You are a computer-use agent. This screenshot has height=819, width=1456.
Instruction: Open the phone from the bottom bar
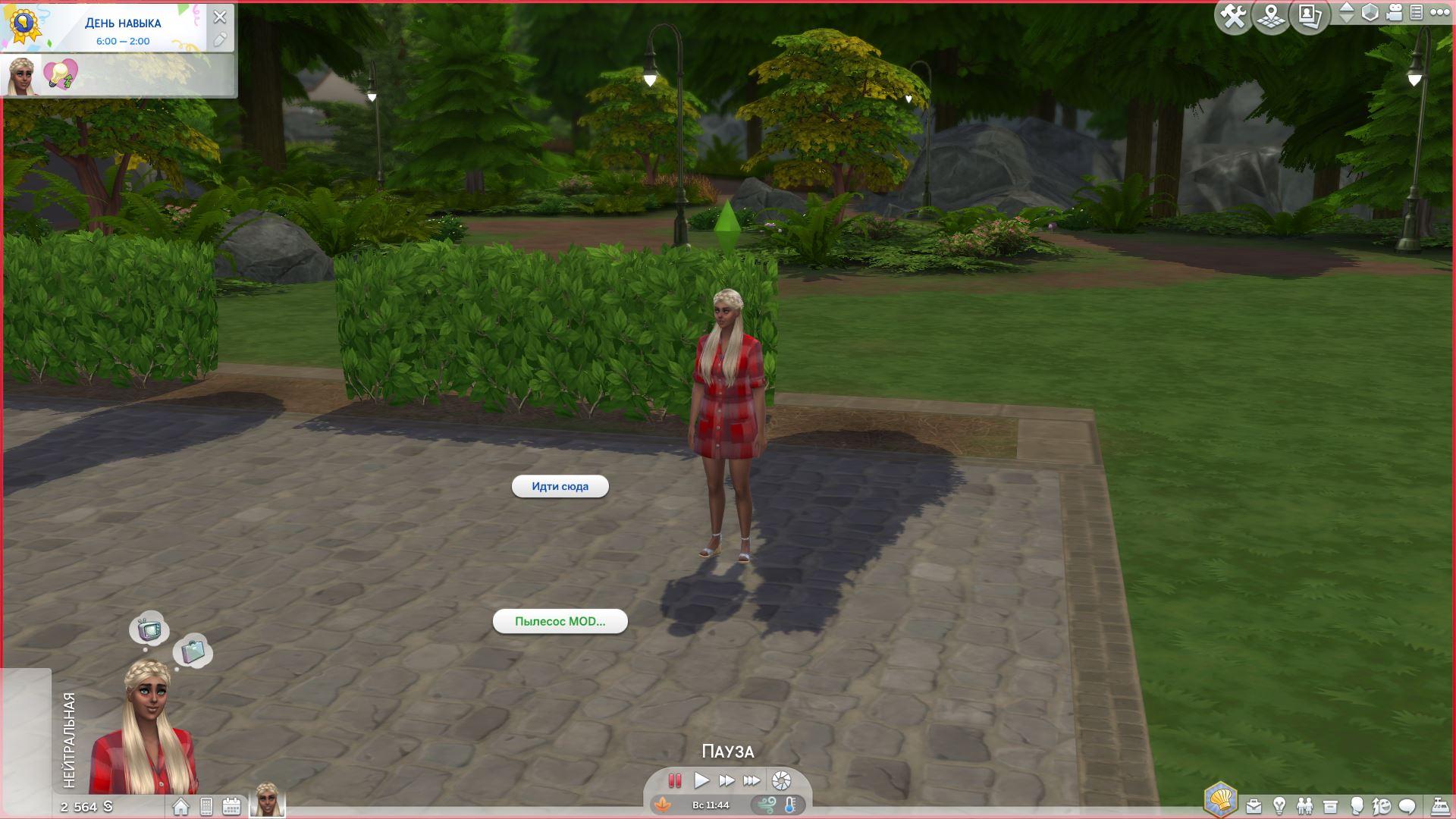tap(206, 807)
